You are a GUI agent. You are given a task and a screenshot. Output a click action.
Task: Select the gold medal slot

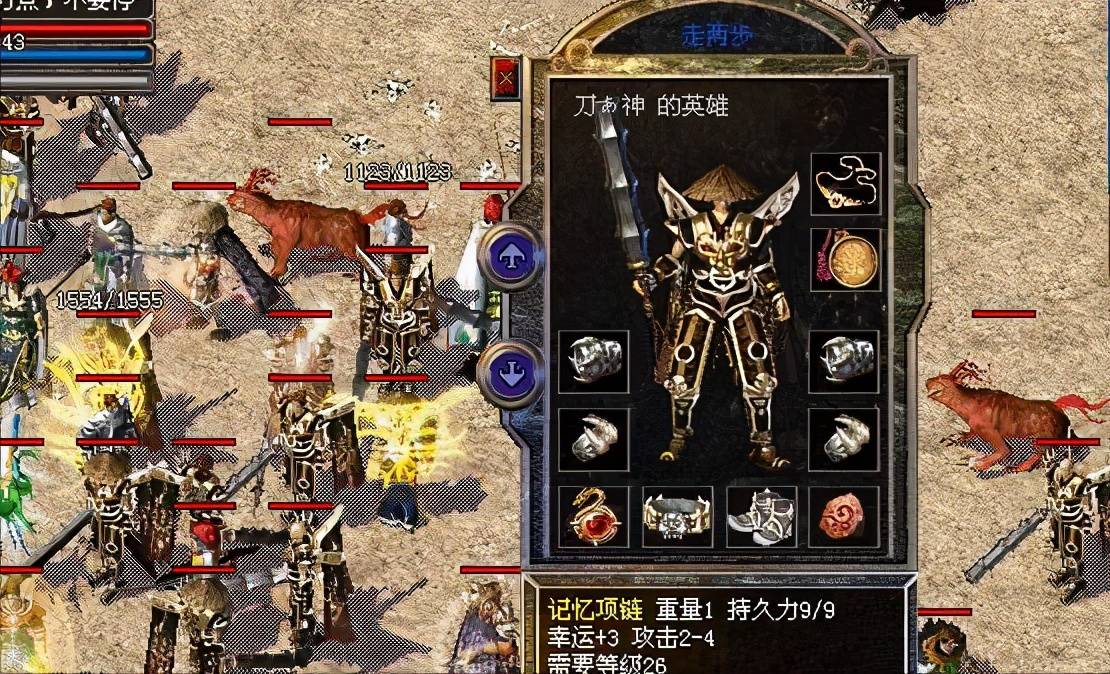click(x=845, y=260)
